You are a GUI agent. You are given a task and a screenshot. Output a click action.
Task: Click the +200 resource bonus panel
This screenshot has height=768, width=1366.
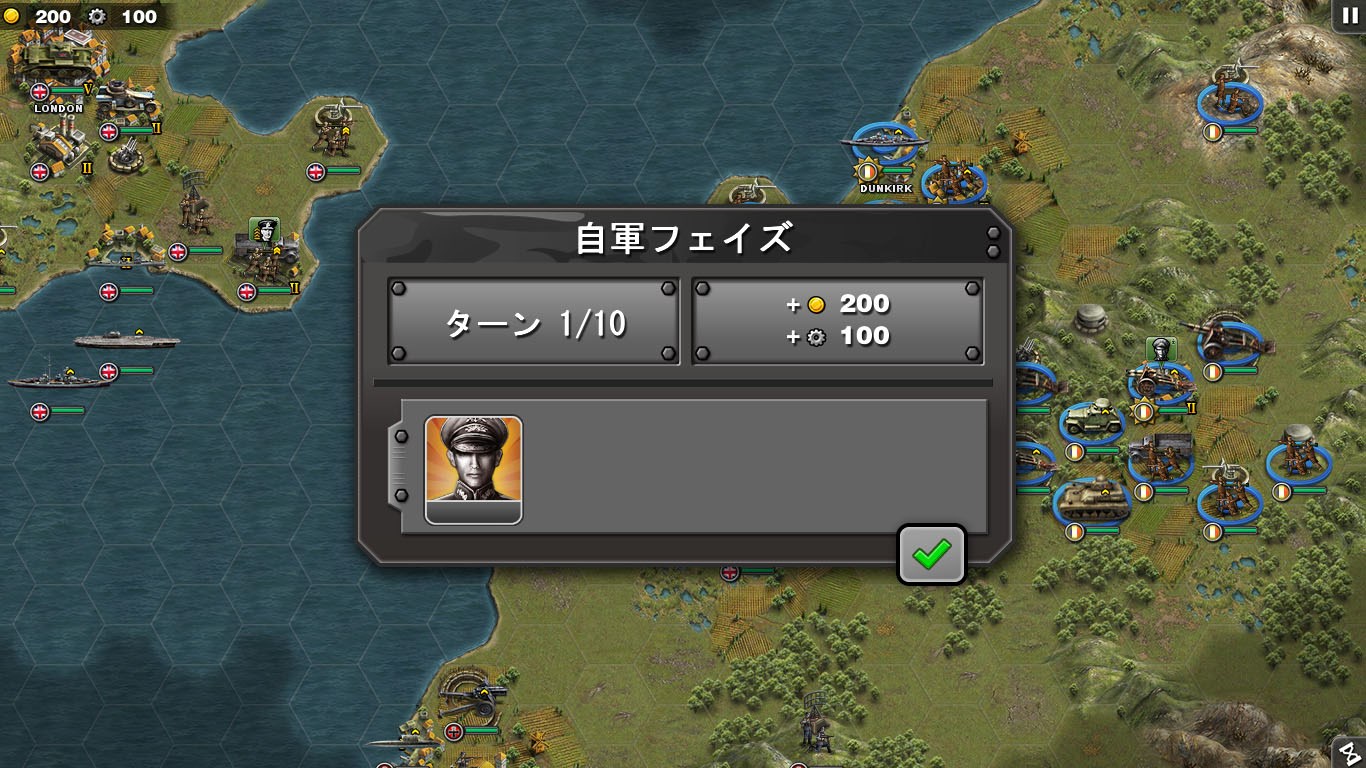pyautogui.click(x=837, y=320)
